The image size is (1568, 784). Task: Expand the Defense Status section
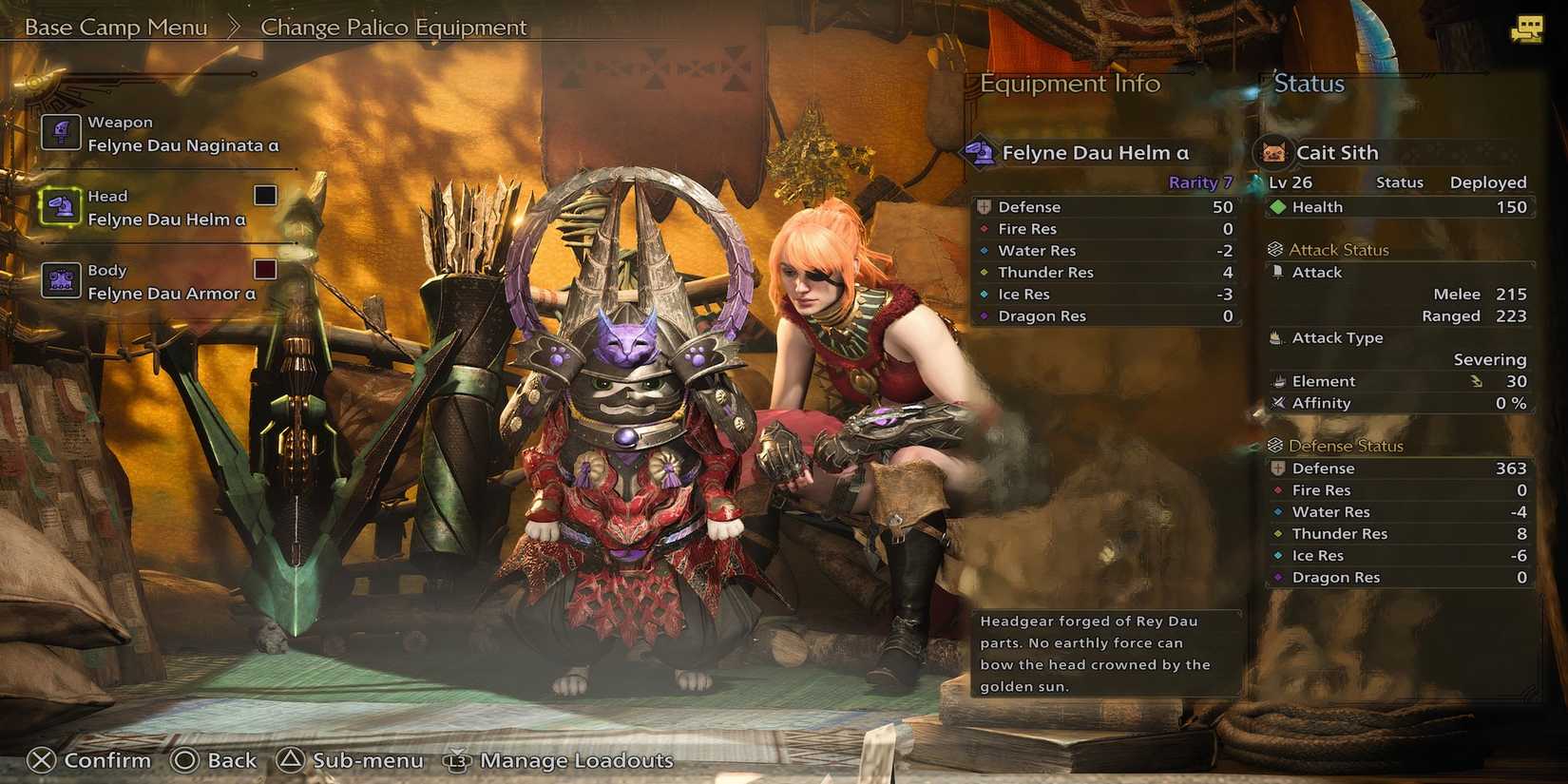coord(1341,445)
